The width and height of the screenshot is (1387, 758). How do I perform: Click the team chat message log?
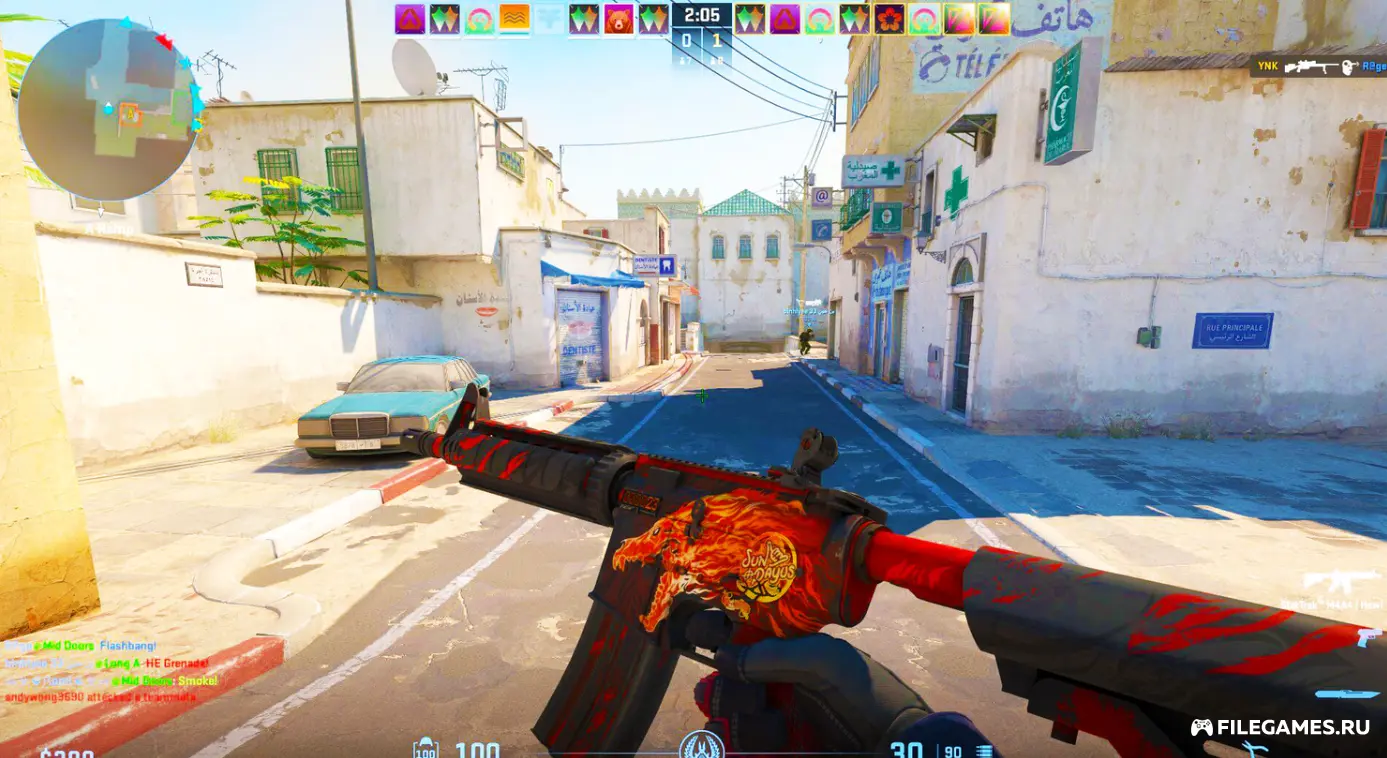[x=108, y=671]
